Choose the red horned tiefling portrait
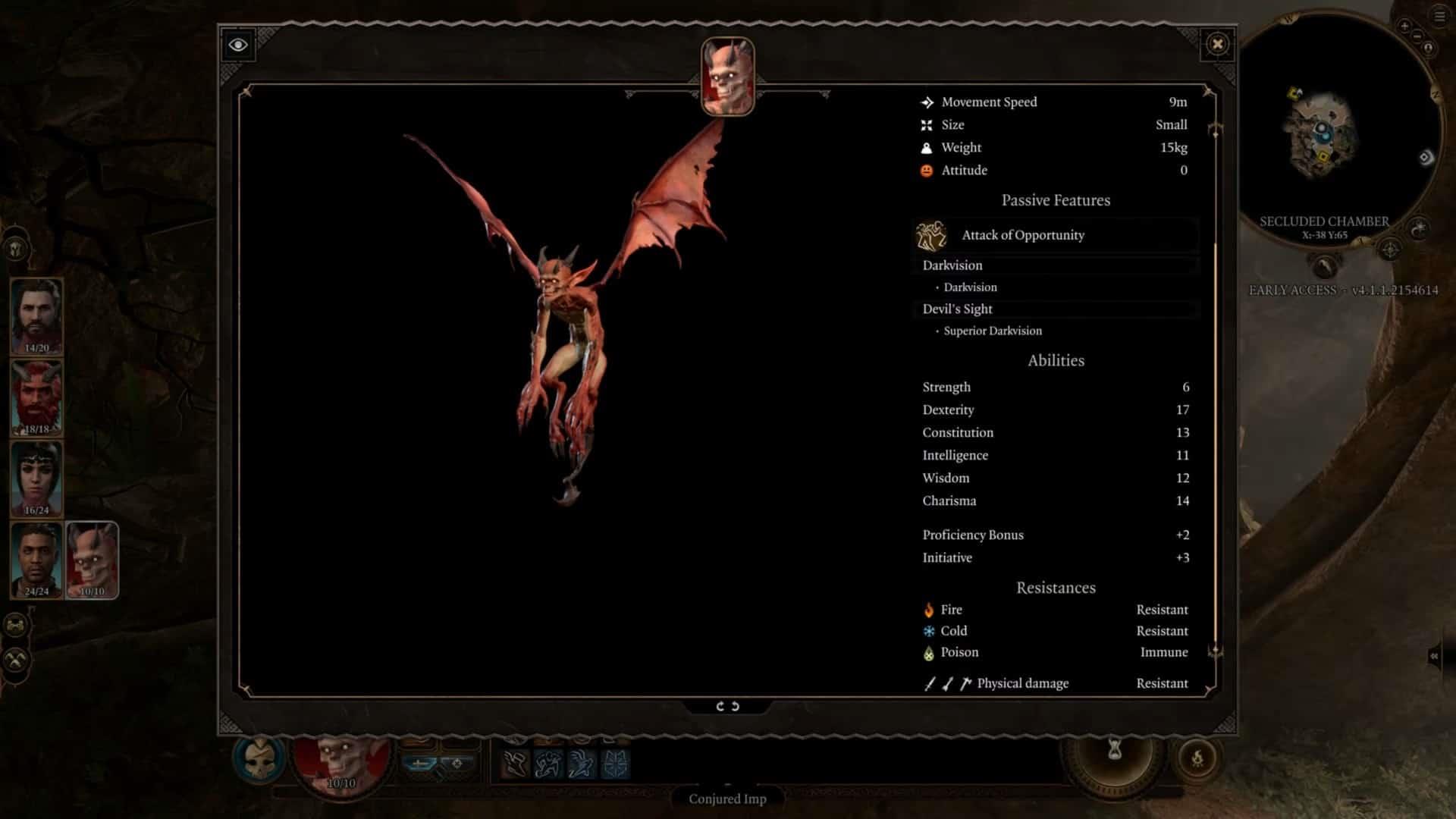Image resolution: width=1456 pixels, height=819 pixels. pyautogui.click(x=36, y=397)
